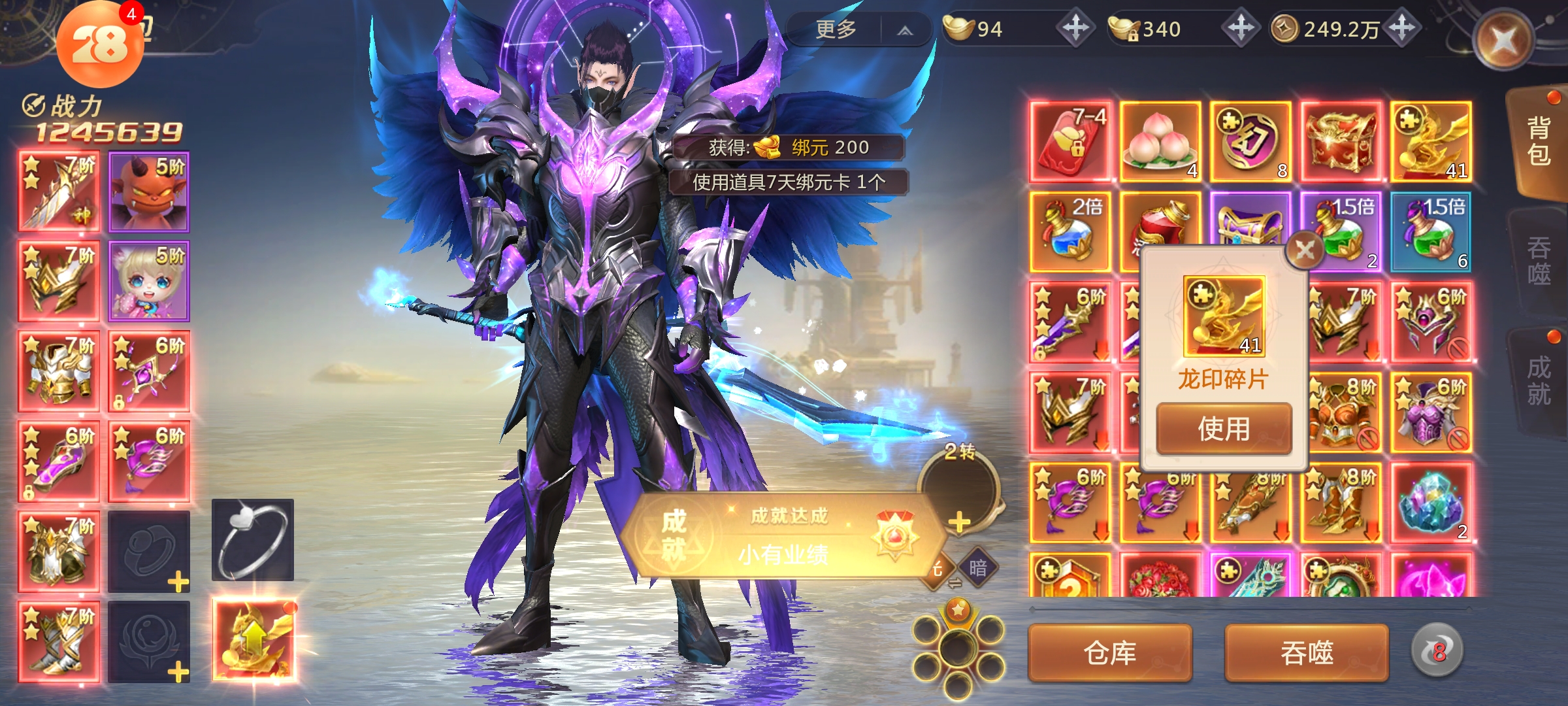Select the crystal gem cluster item
The image size is (1568, 706).
click(1431, 502)
